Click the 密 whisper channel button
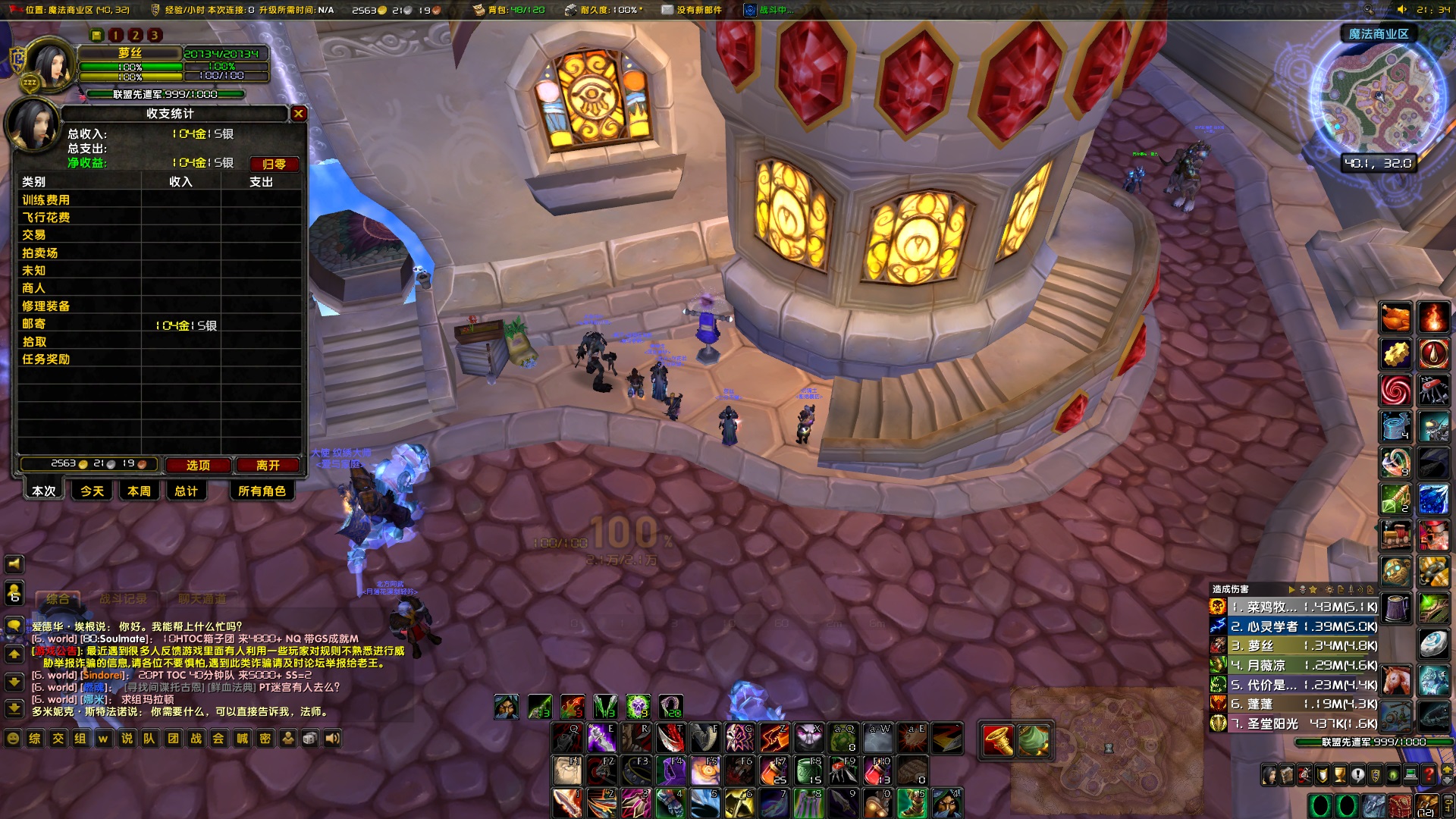Image resolution: width=1456 pixels, height=819 pixels. coord(265,739)
